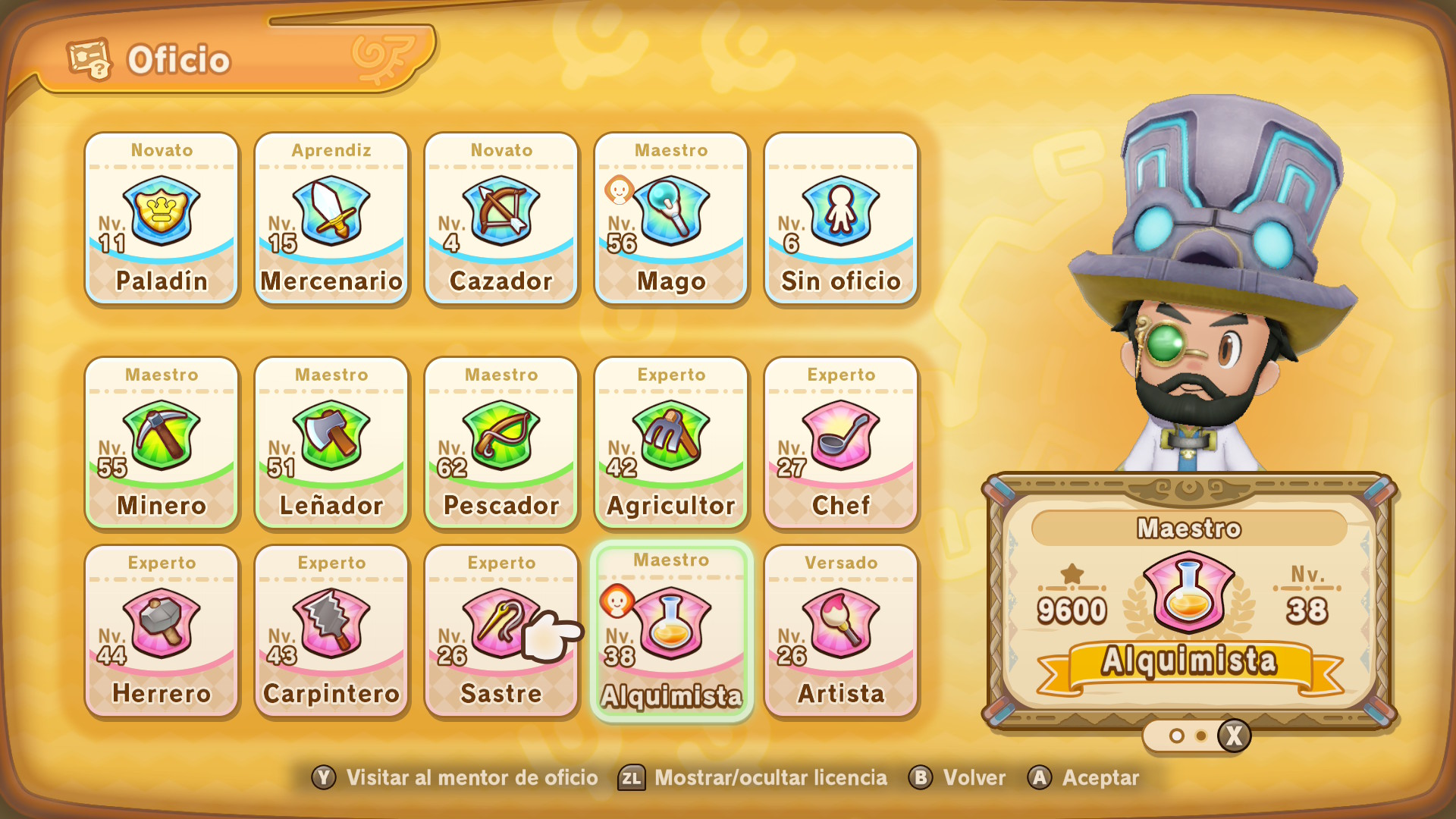Image resolution: width=1456 pixels, height=819 pixels.
Task: Pick the Leñador job tile
Action: point(331,443)
